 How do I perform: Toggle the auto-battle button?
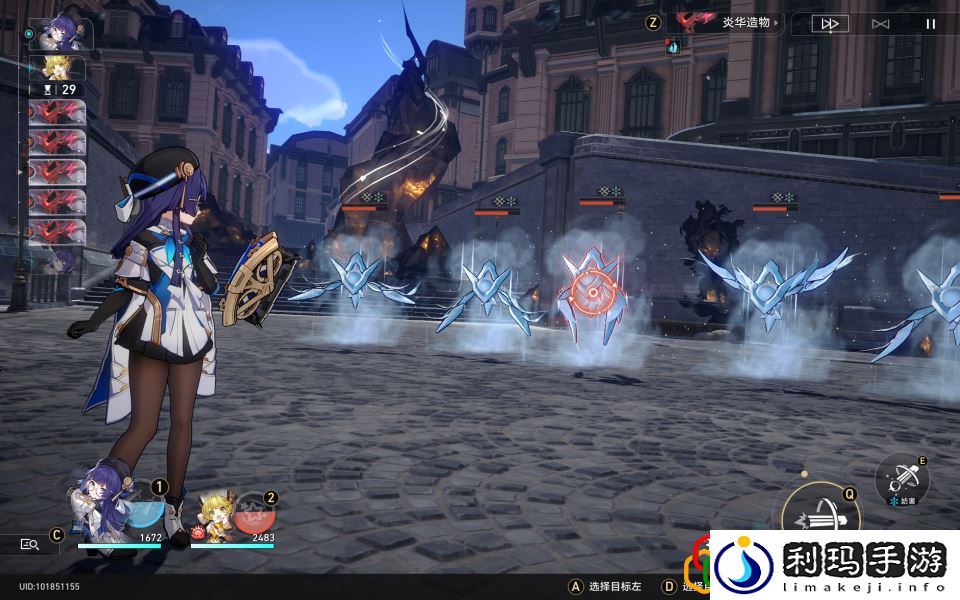[x=880, y=24]
